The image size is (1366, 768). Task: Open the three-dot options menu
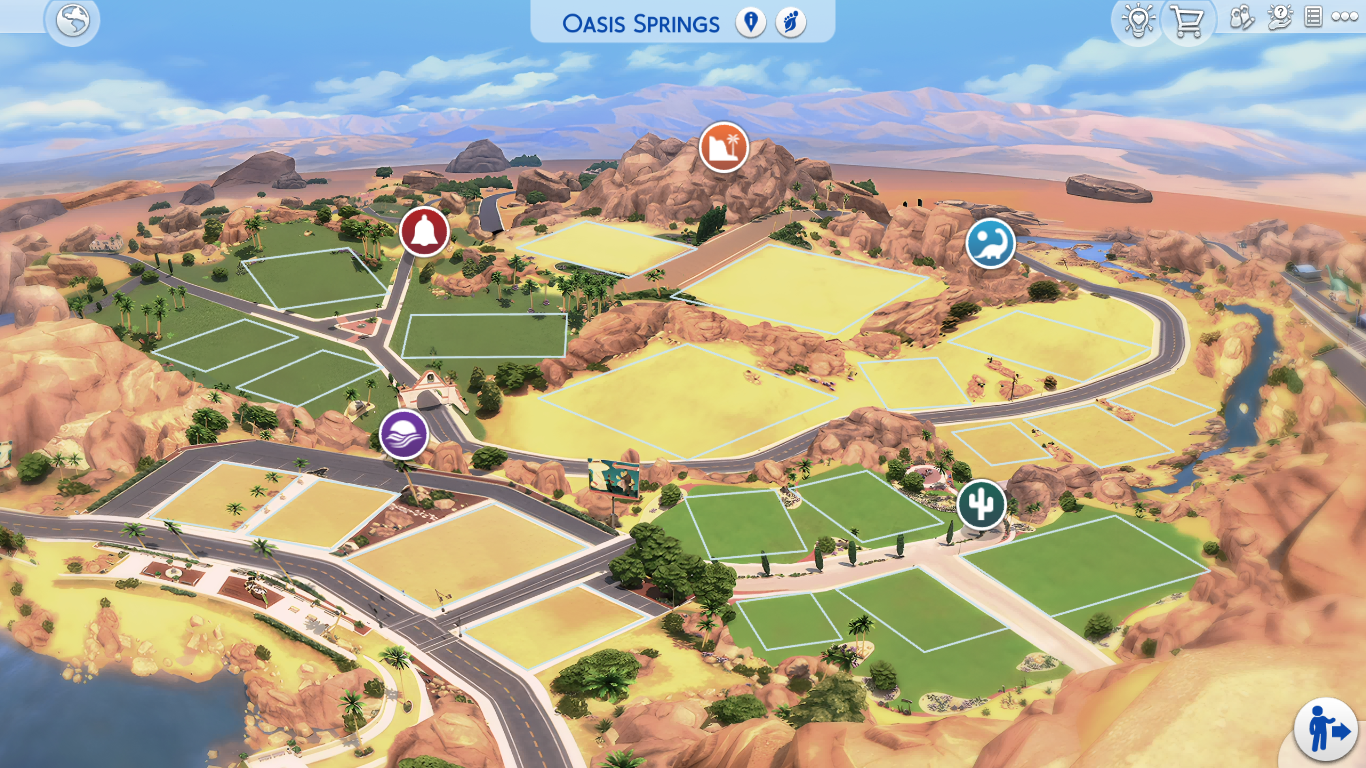tap(1345, 18)
